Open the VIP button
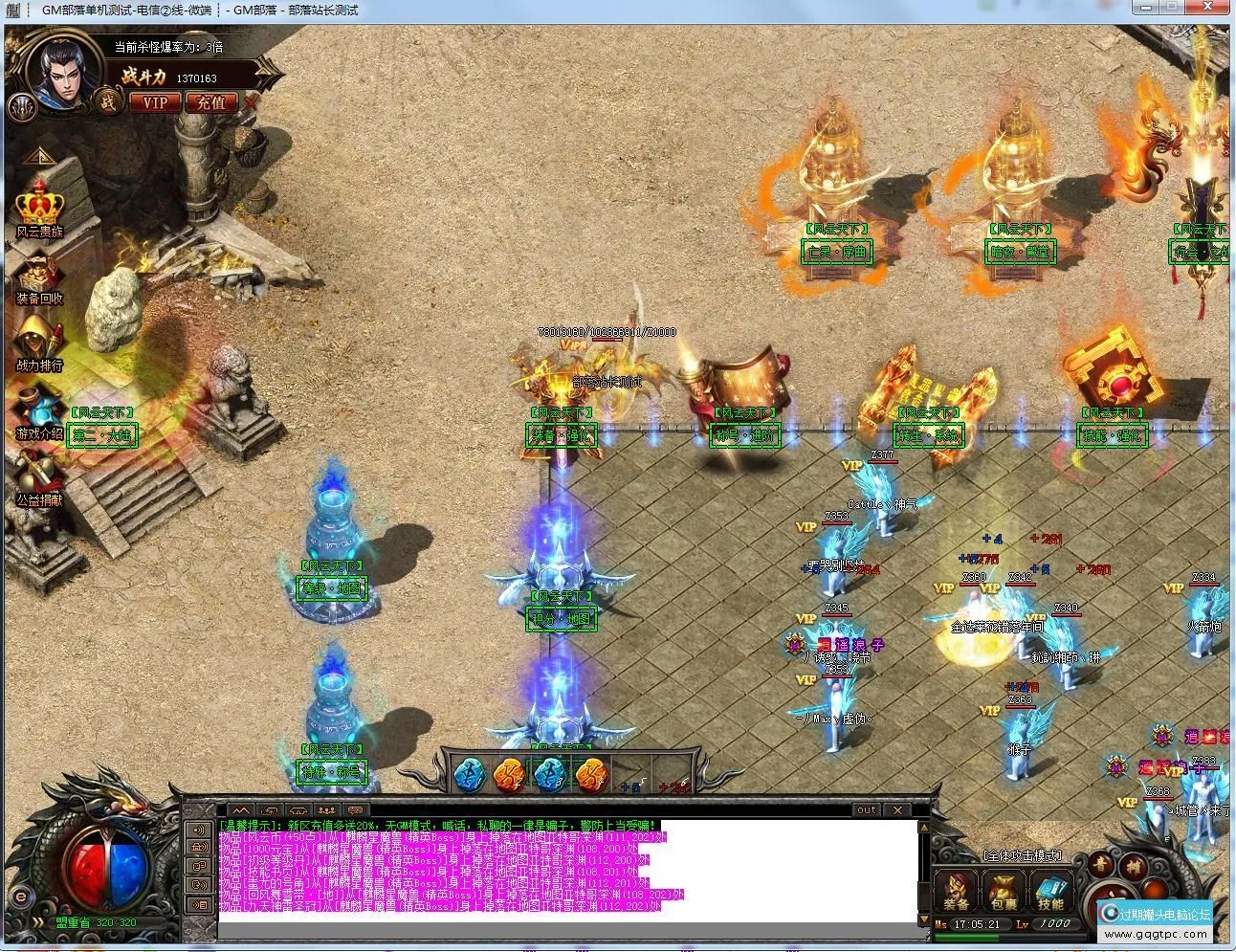 click(154, 101)
